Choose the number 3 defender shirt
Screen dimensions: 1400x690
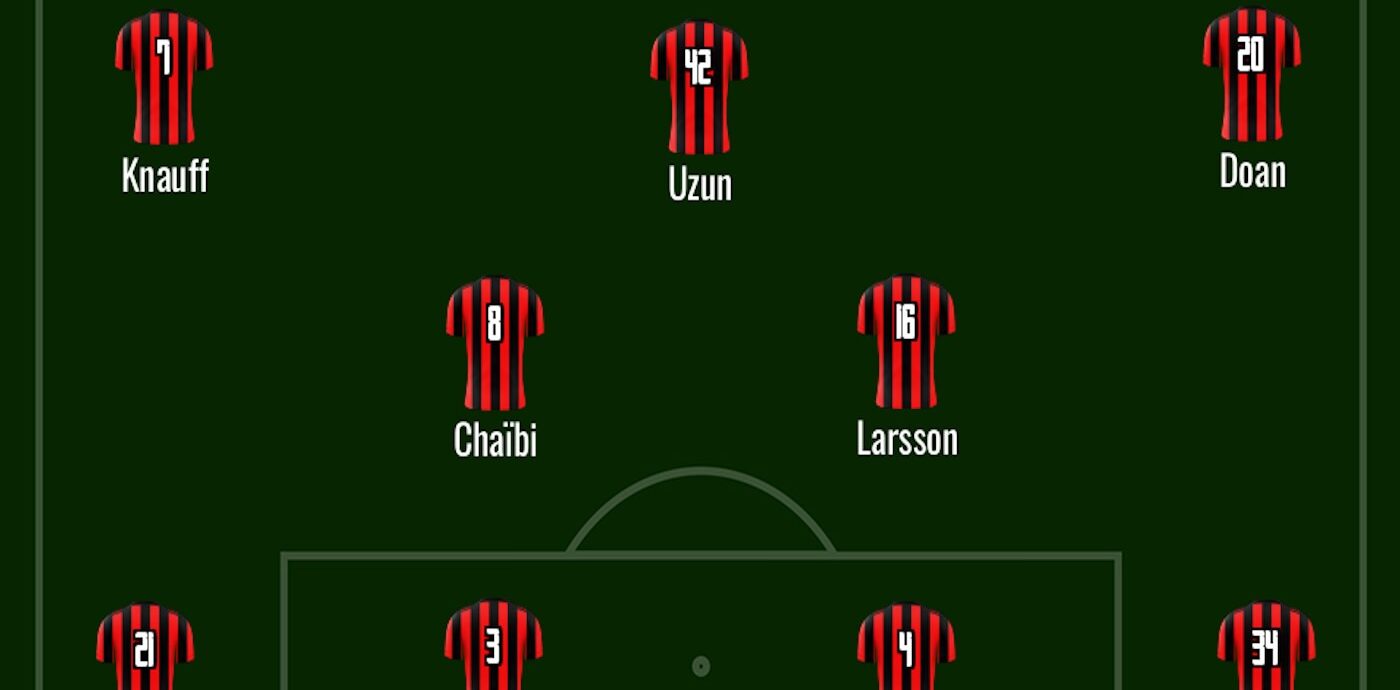(493, 646)
